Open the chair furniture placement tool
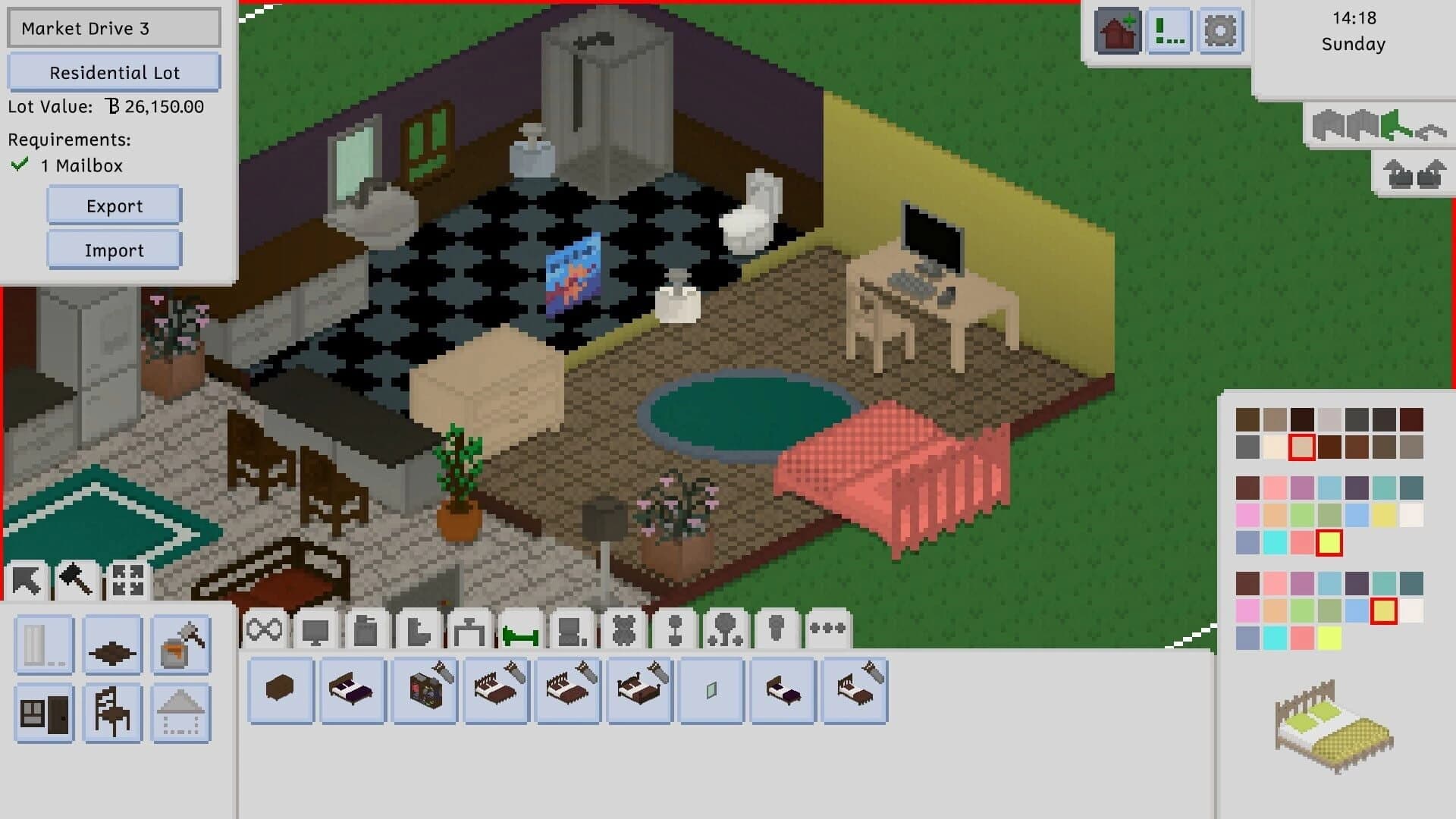1456x819 pixels. pos(111,713)
